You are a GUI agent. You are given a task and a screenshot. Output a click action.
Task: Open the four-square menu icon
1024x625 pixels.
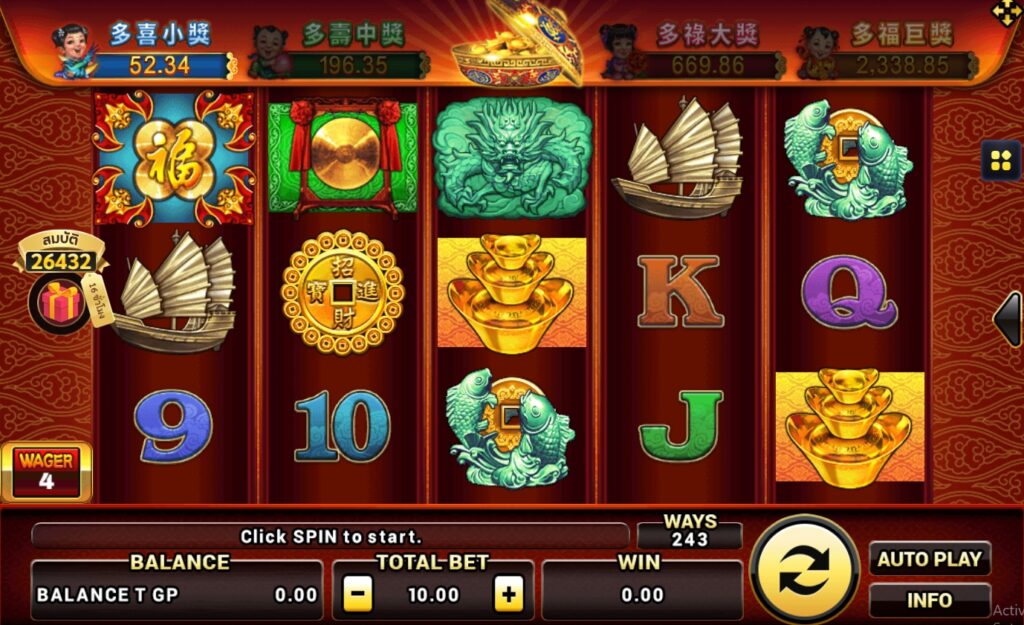point(1000,160)
